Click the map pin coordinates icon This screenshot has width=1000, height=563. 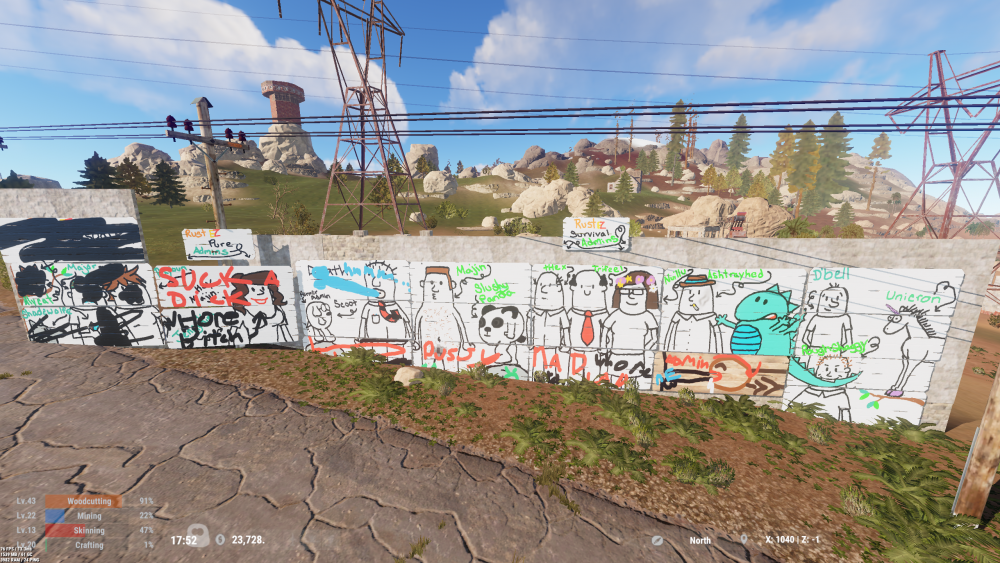point(744,540)
